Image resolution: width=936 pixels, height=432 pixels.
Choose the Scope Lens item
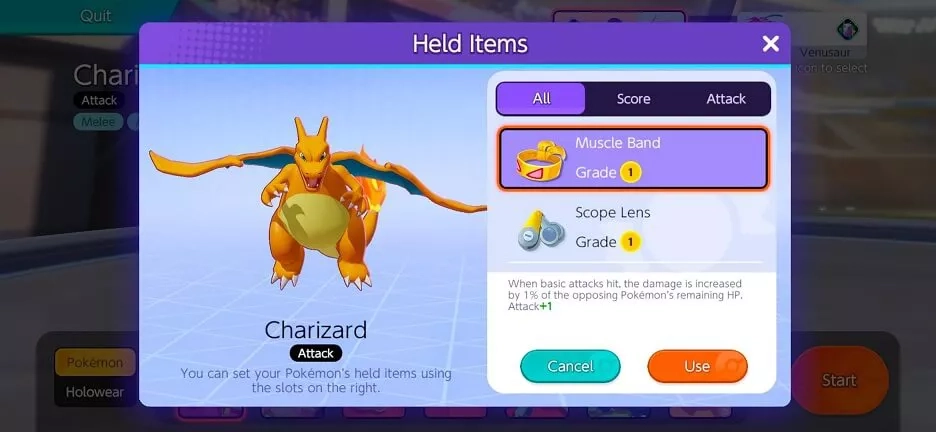[x=632, y=228]
